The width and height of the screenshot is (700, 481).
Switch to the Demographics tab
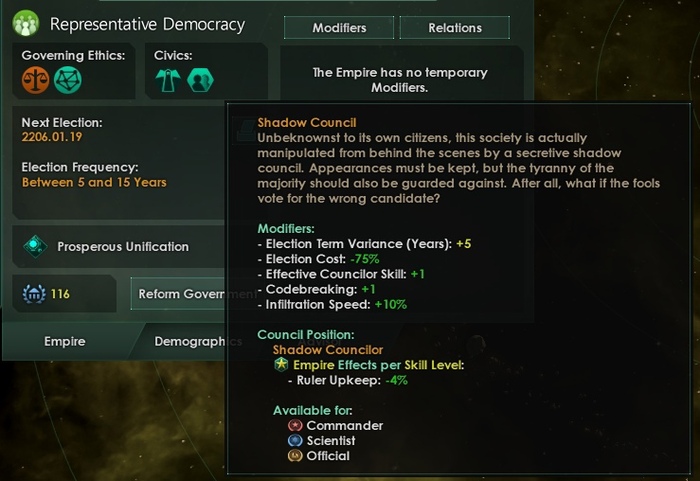[x=198, y=341]
